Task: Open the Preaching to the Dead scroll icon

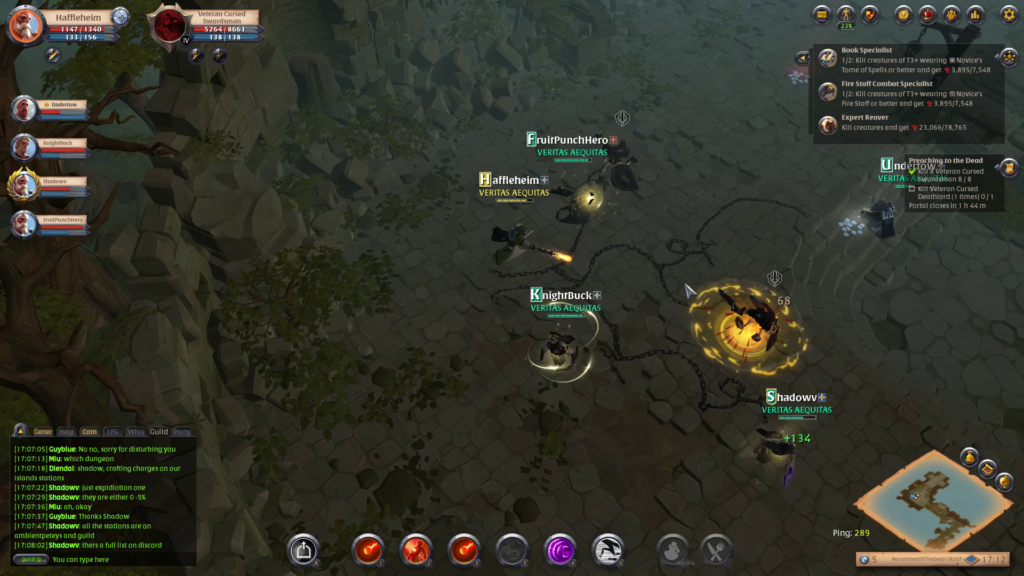Action: point(1008,167)
